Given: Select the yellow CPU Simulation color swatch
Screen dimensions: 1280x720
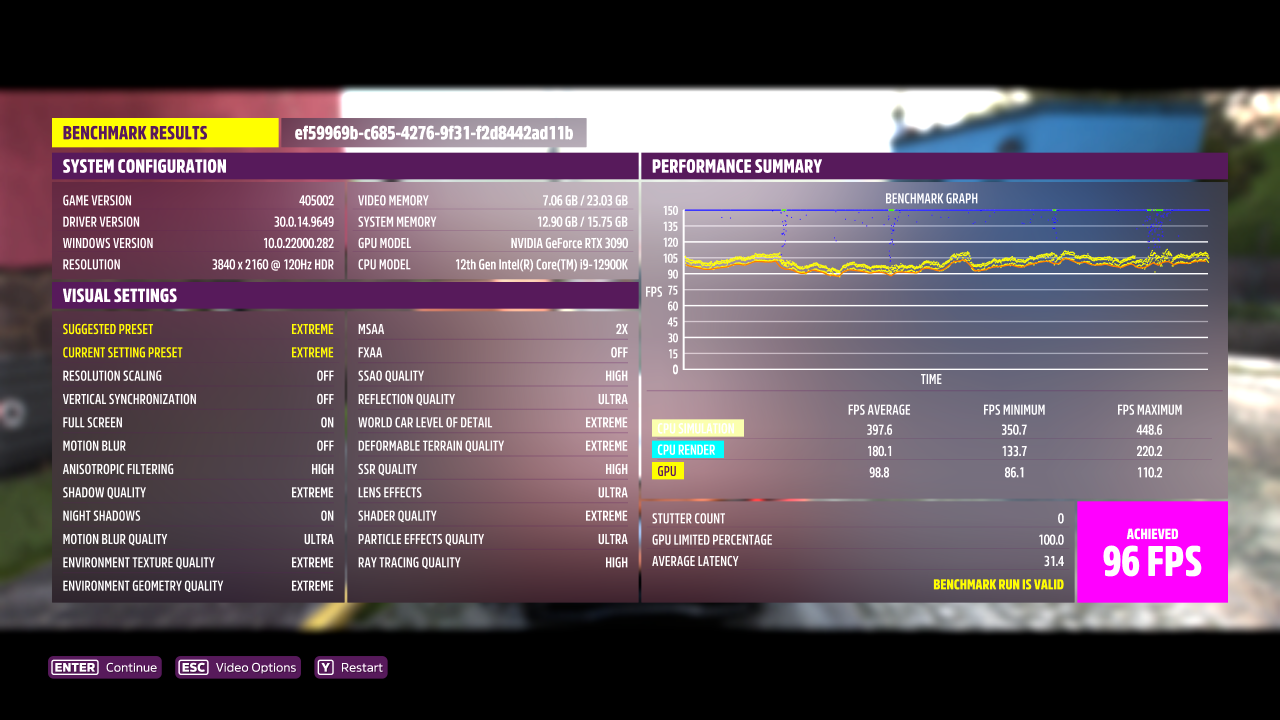Looking at the screenshot, I should point(697,428).
